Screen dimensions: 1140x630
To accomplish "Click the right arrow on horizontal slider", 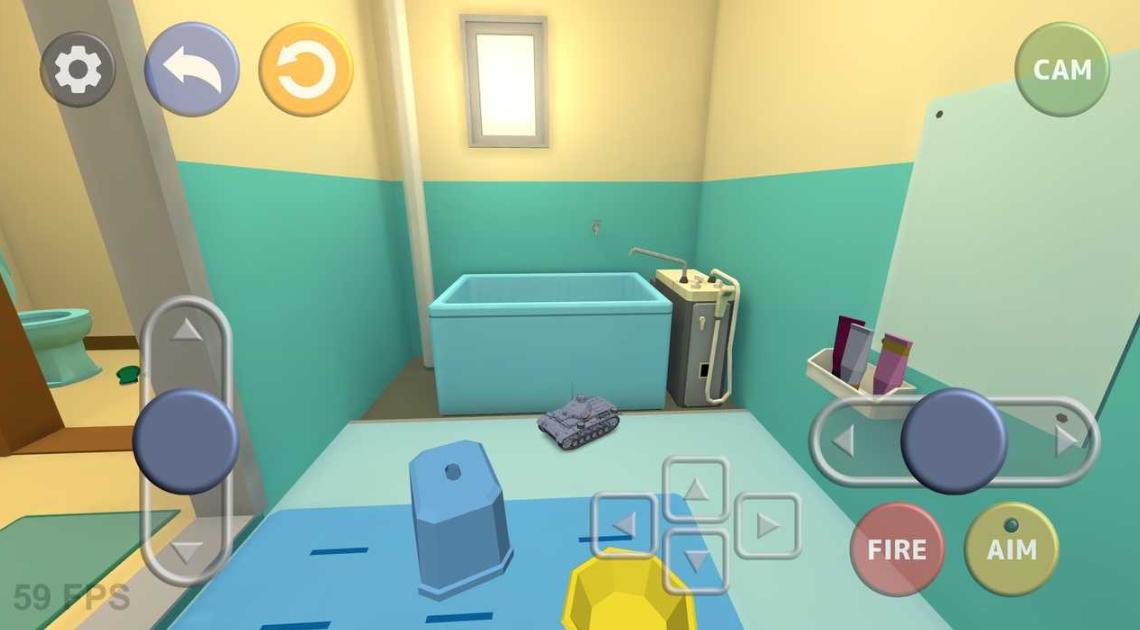I will [1066, 440].
